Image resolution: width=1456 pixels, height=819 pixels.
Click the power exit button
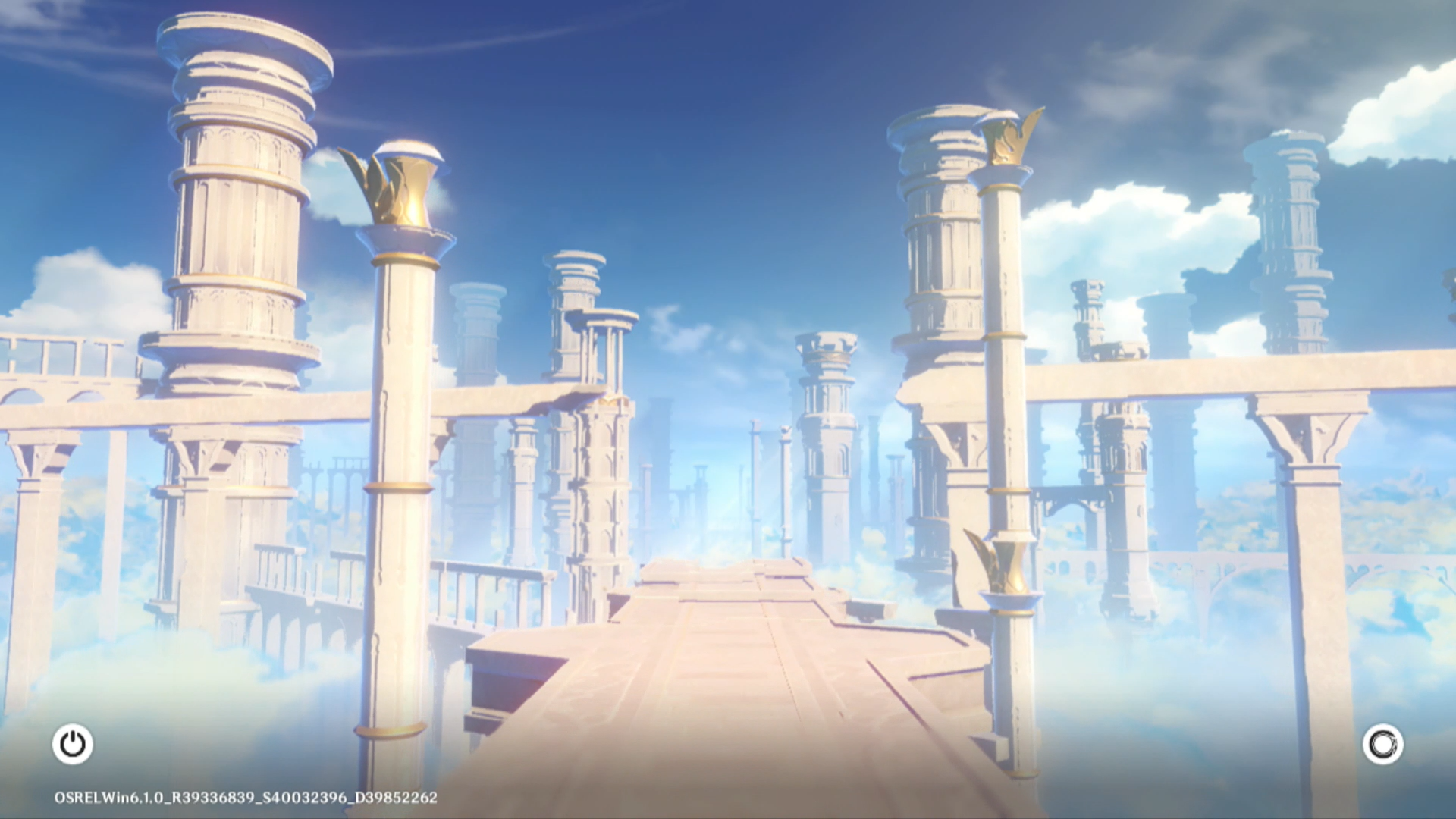73,744
